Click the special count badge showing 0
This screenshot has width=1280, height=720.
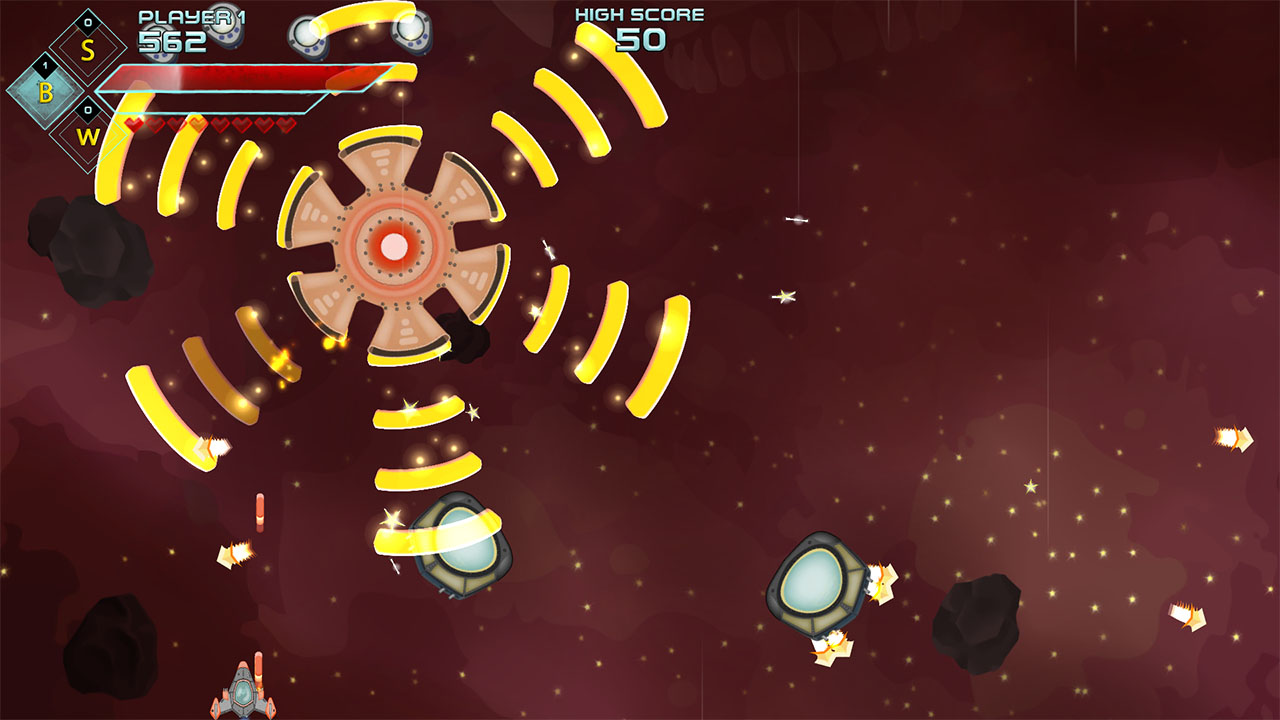(x=88, y=21)
